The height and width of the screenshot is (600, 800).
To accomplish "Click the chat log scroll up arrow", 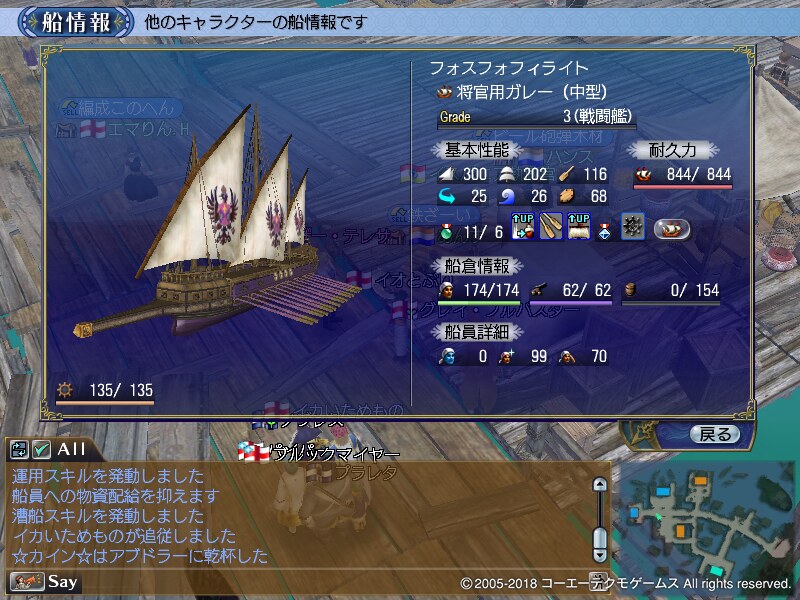I will [600, 485].
